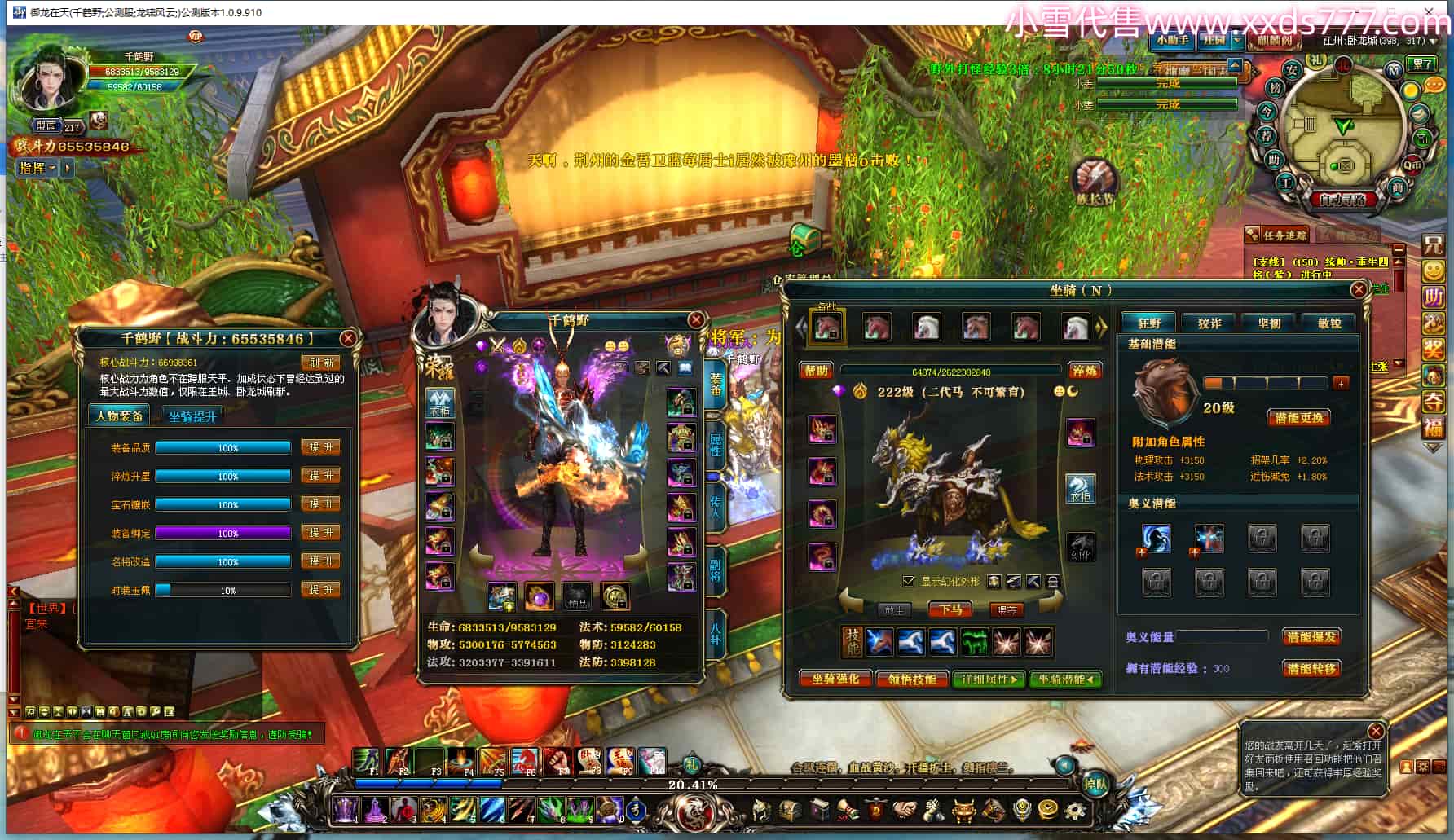Click 提升 next to 时装玉佩
Image resolution: width=1454 pixels, height=840 pixels.
click(x=320, y=590)
